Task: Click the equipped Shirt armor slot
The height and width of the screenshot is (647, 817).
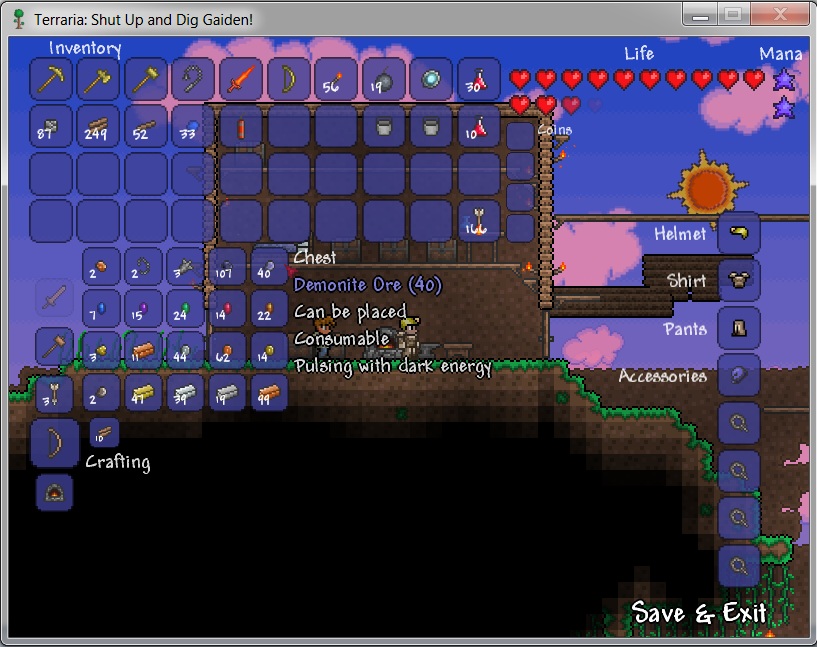Action: click(x=739, y=280)
